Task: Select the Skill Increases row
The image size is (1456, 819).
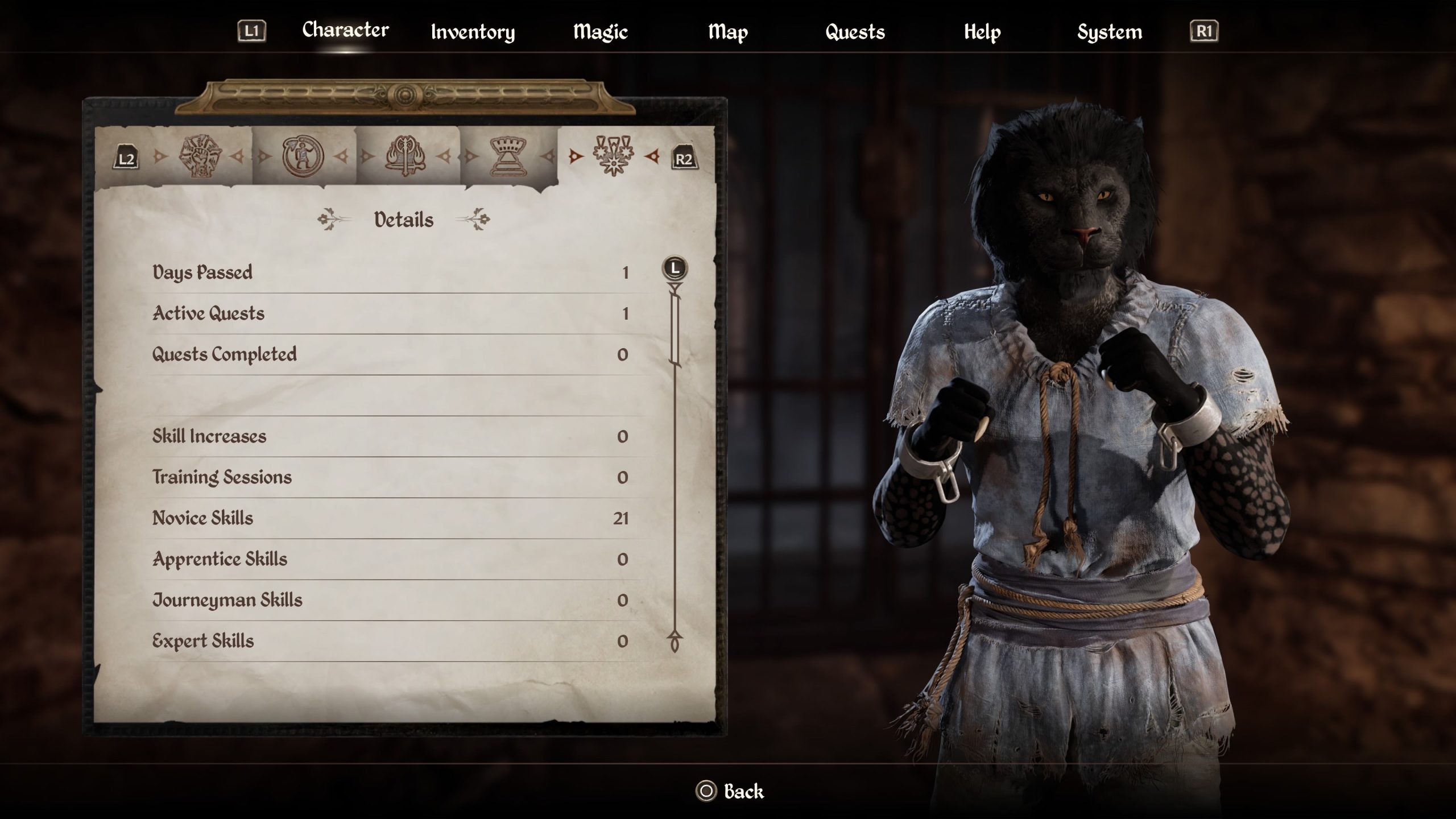Action: point(390,436)
